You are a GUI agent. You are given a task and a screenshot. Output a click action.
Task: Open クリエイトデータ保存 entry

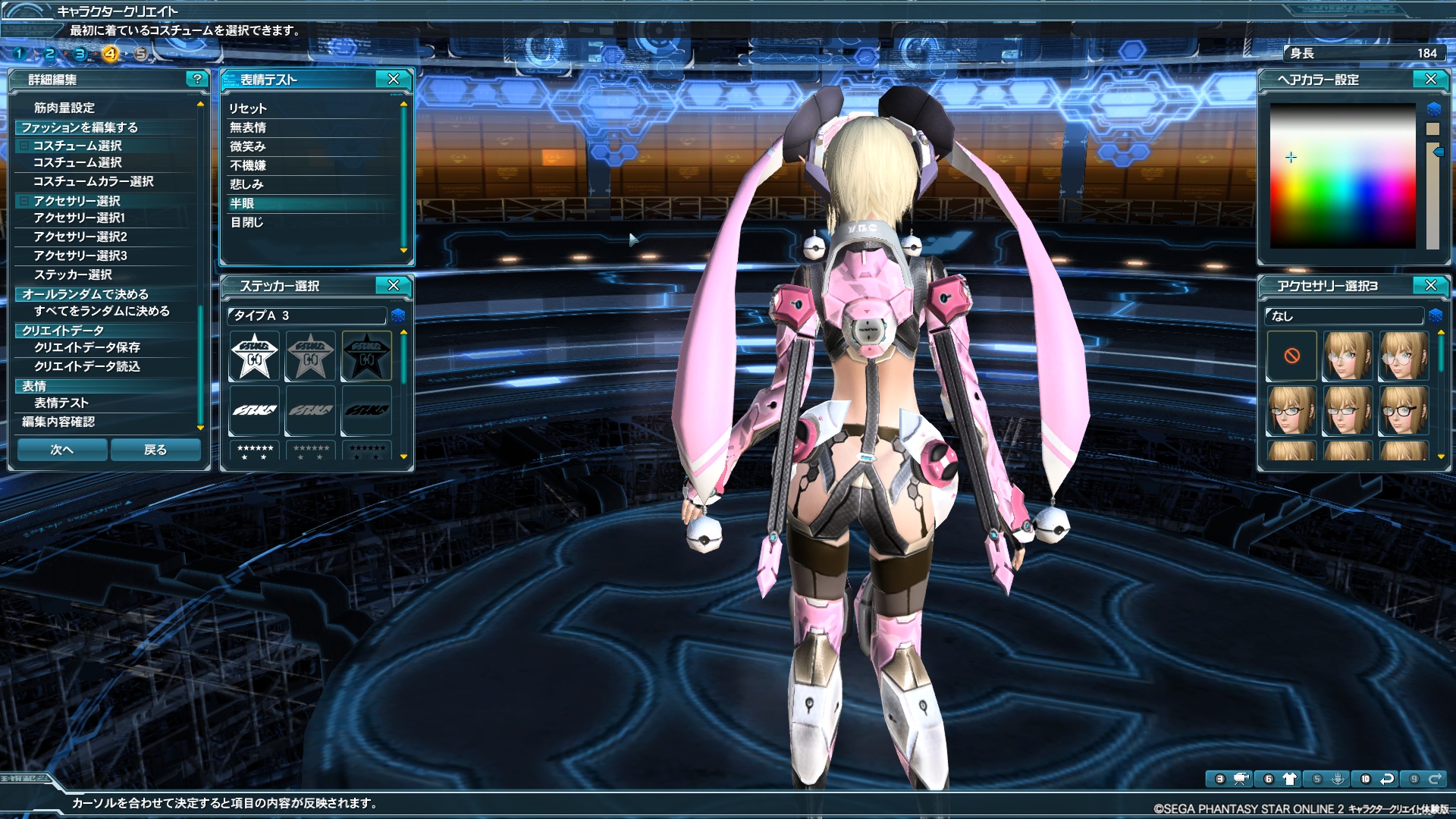click(x=87, y=347)
